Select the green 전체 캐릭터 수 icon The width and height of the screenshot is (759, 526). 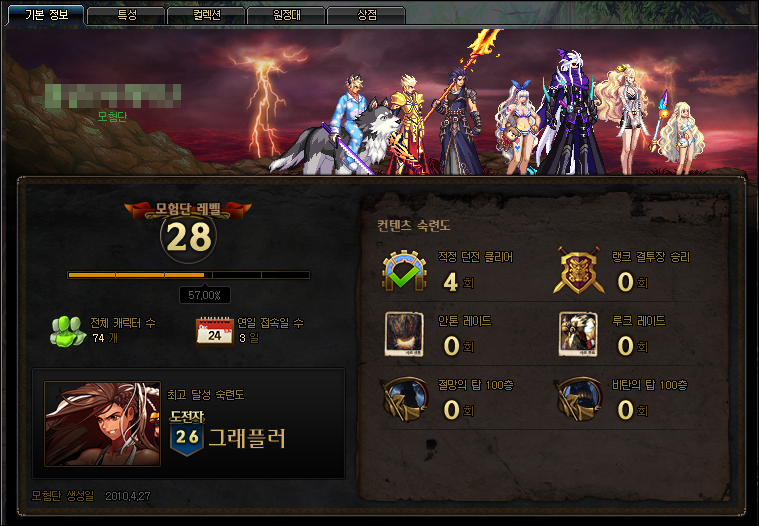click(68, 330)
